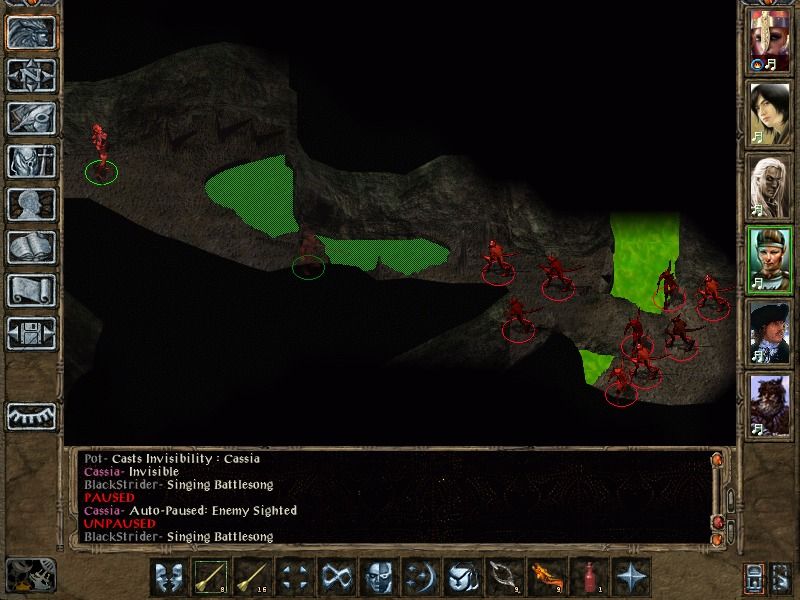Open the scroll options button
Viewport: 800px width, 600px height.
[x=30, y=290]
